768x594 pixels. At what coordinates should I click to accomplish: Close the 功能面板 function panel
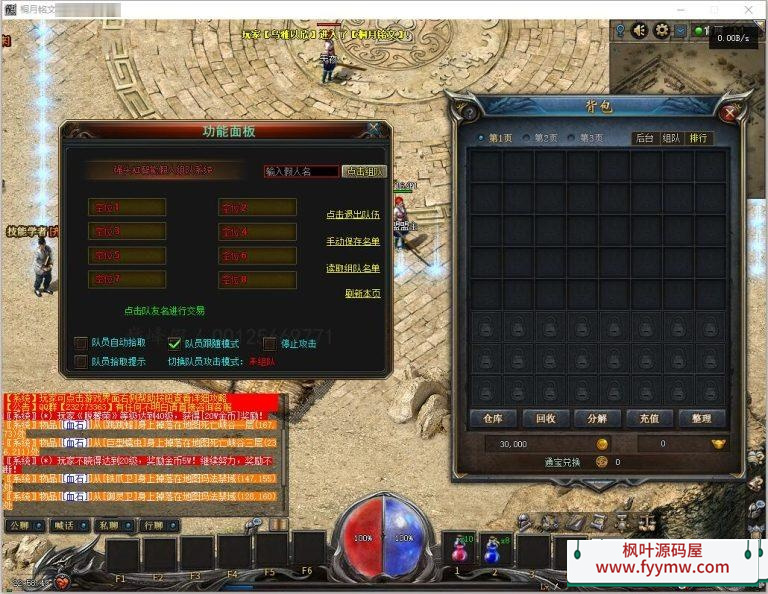373,129
